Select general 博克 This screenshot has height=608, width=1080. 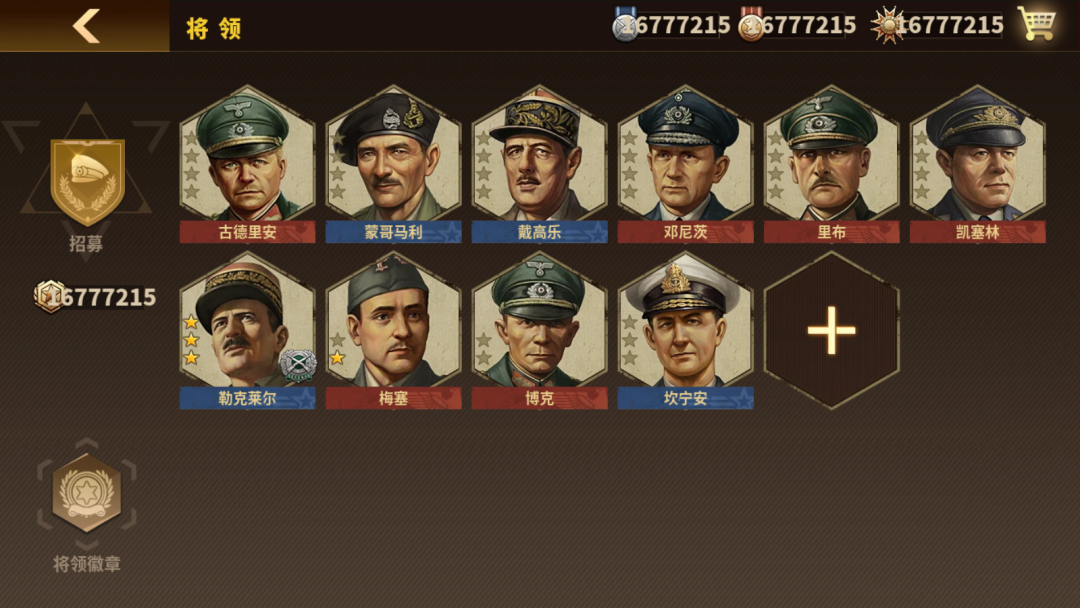click(539, 327)
